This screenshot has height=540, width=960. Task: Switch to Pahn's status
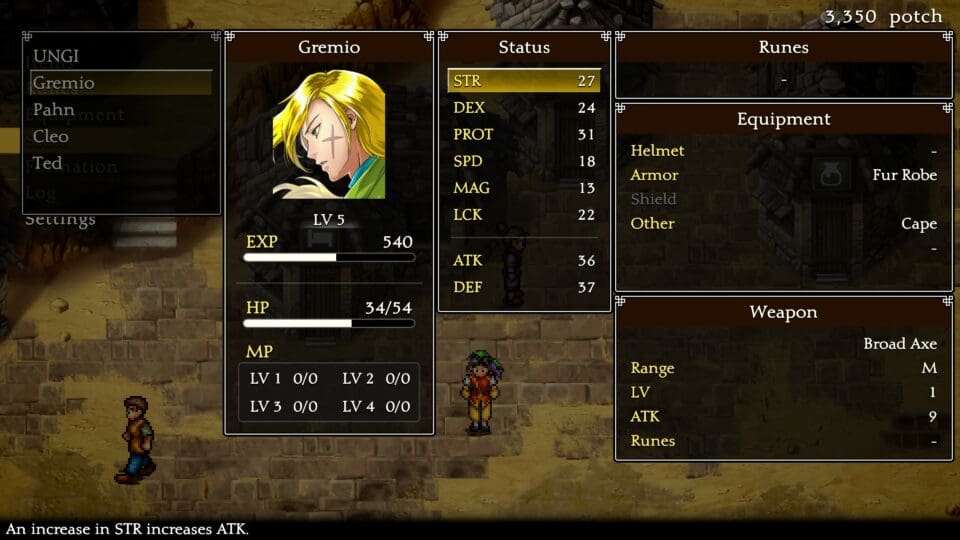tap(54, 109)
